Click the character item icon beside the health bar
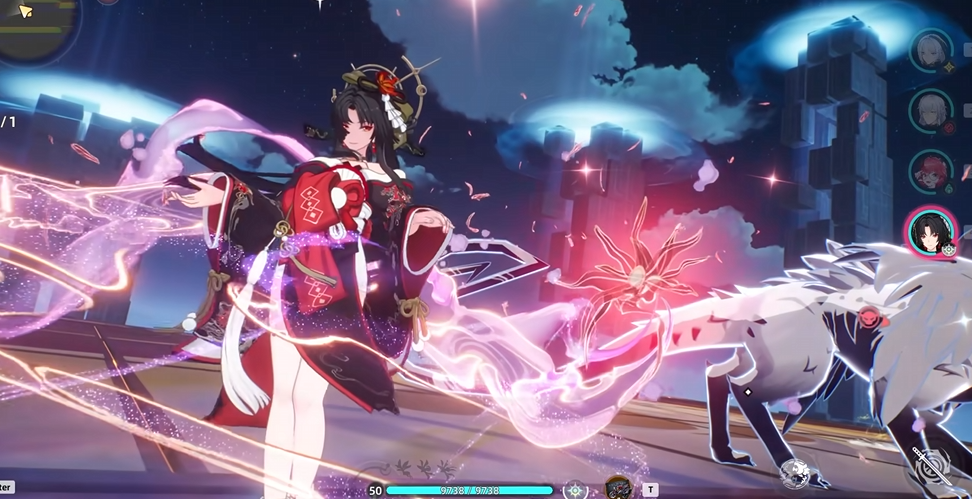 [x=618, y=488]
